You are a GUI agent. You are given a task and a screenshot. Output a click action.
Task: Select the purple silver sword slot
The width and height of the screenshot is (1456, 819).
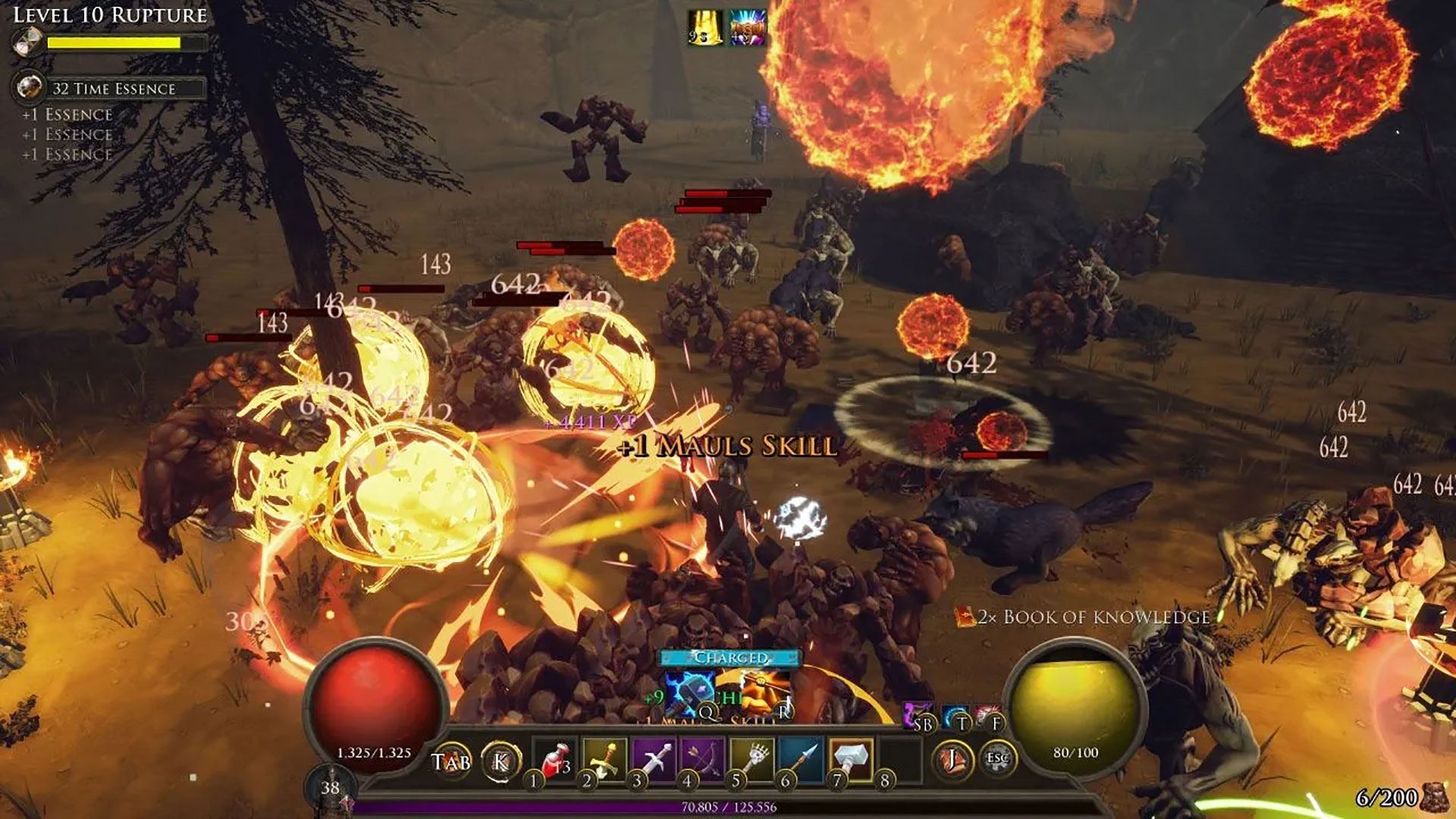coord(654,758)
